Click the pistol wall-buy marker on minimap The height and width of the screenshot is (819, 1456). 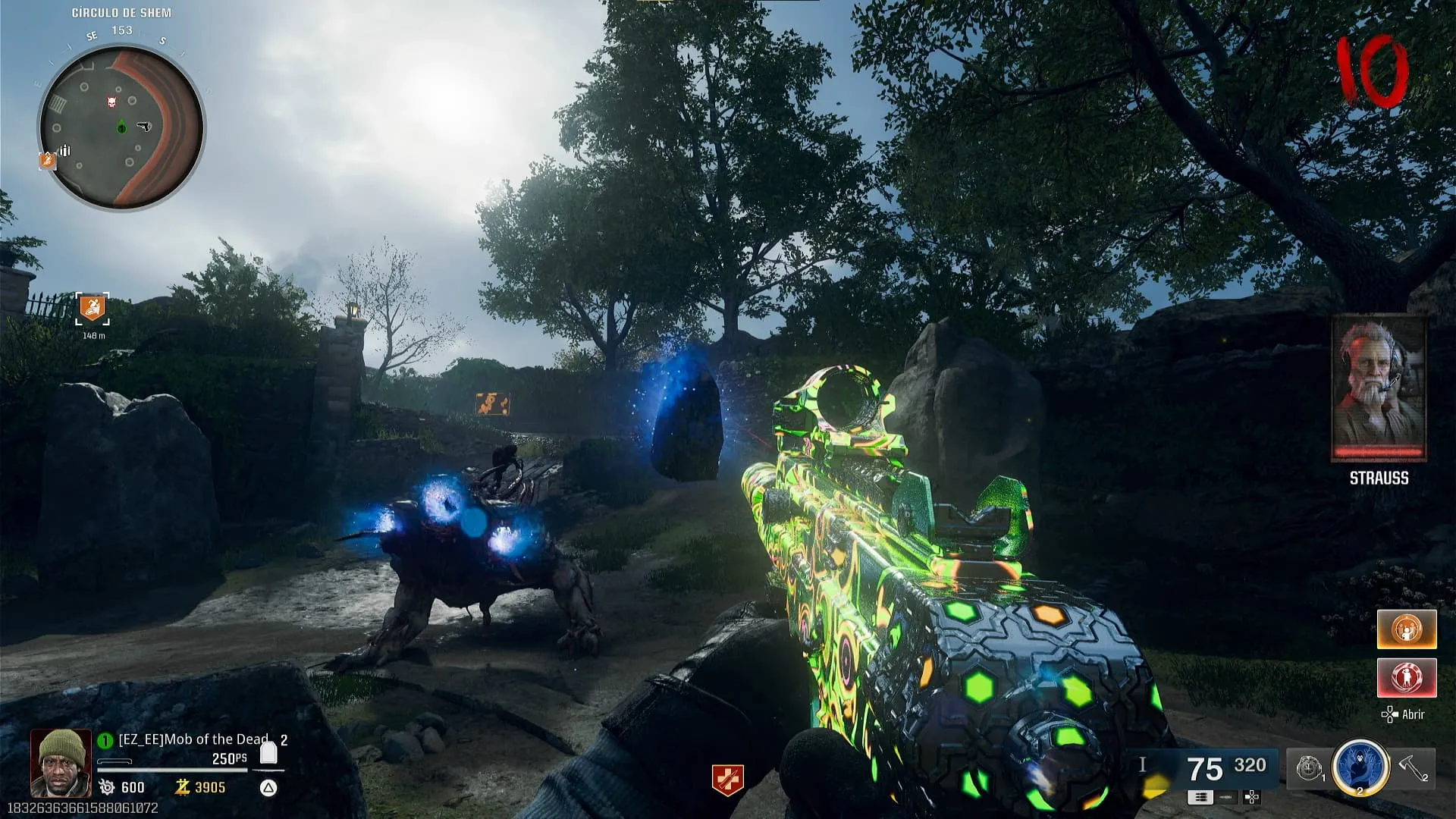coord(143,127)
